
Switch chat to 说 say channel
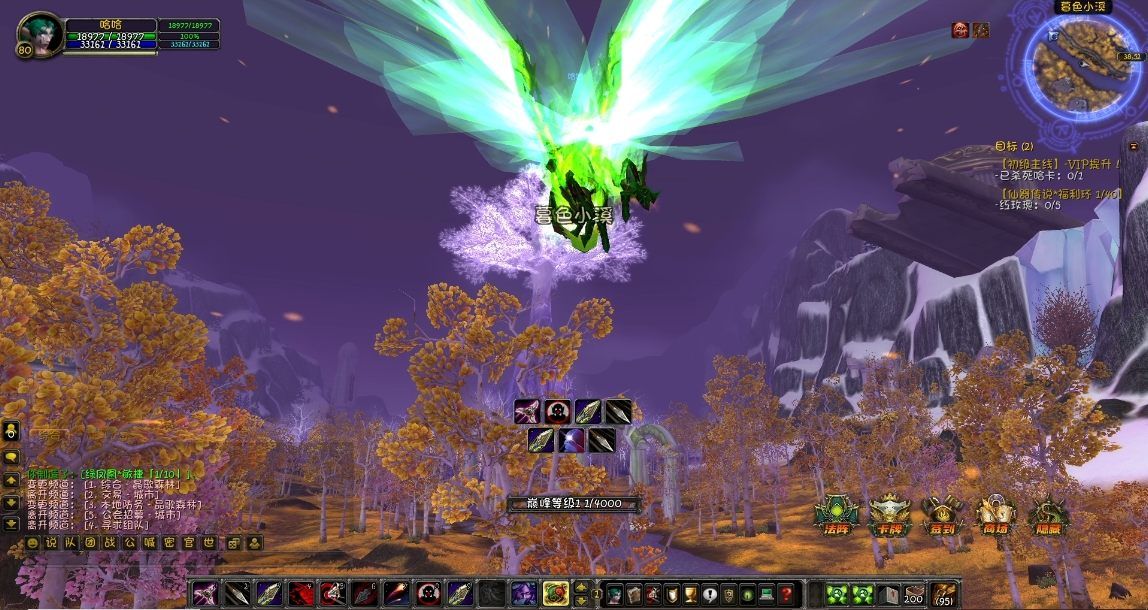(51, 543)
